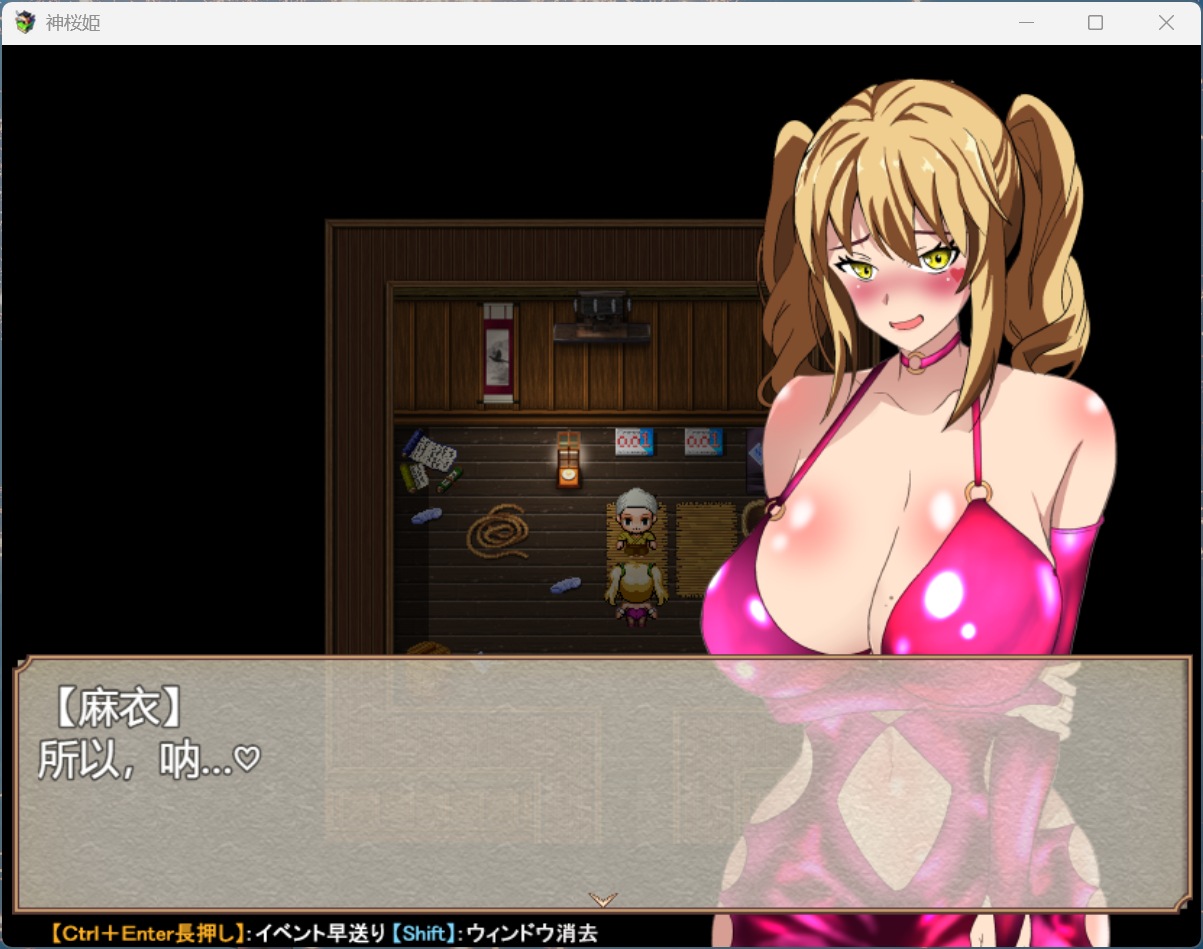
Task: Maximize the game window
Action: tap(1095, 23)
